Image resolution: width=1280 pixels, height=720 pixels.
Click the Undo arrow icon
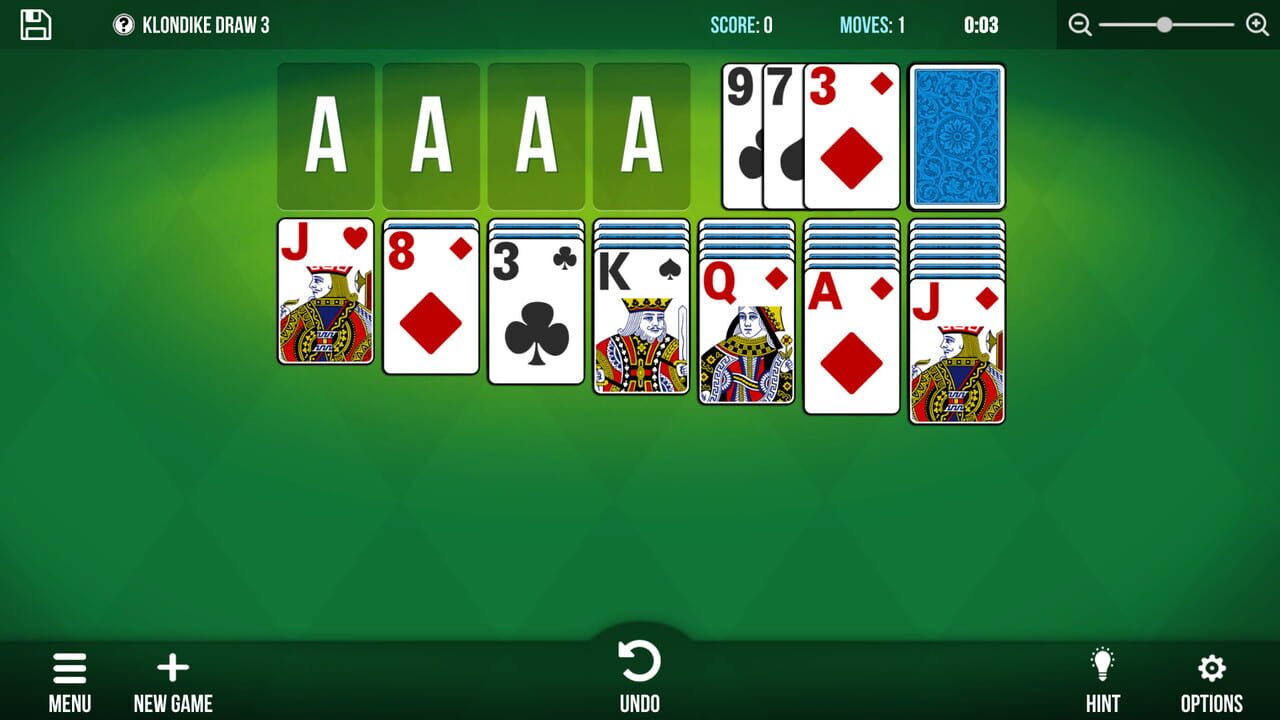[x=640, y=659]
